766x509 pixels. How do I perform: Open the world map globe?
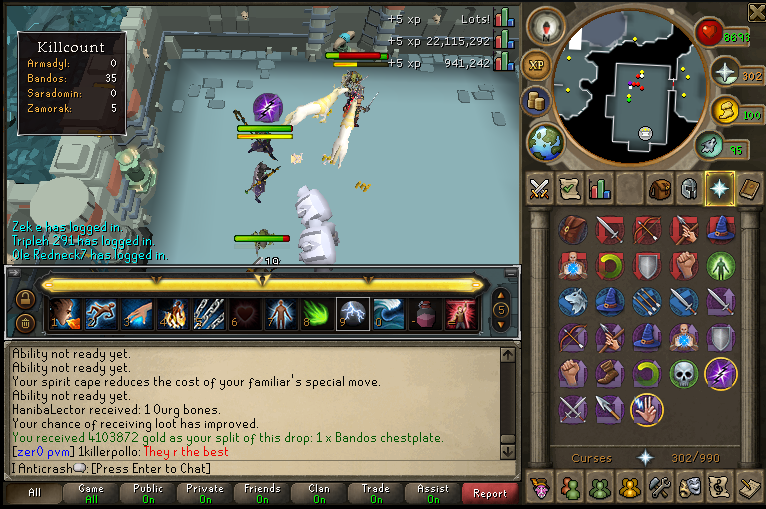pyautogui.click(x=545, y=141)
